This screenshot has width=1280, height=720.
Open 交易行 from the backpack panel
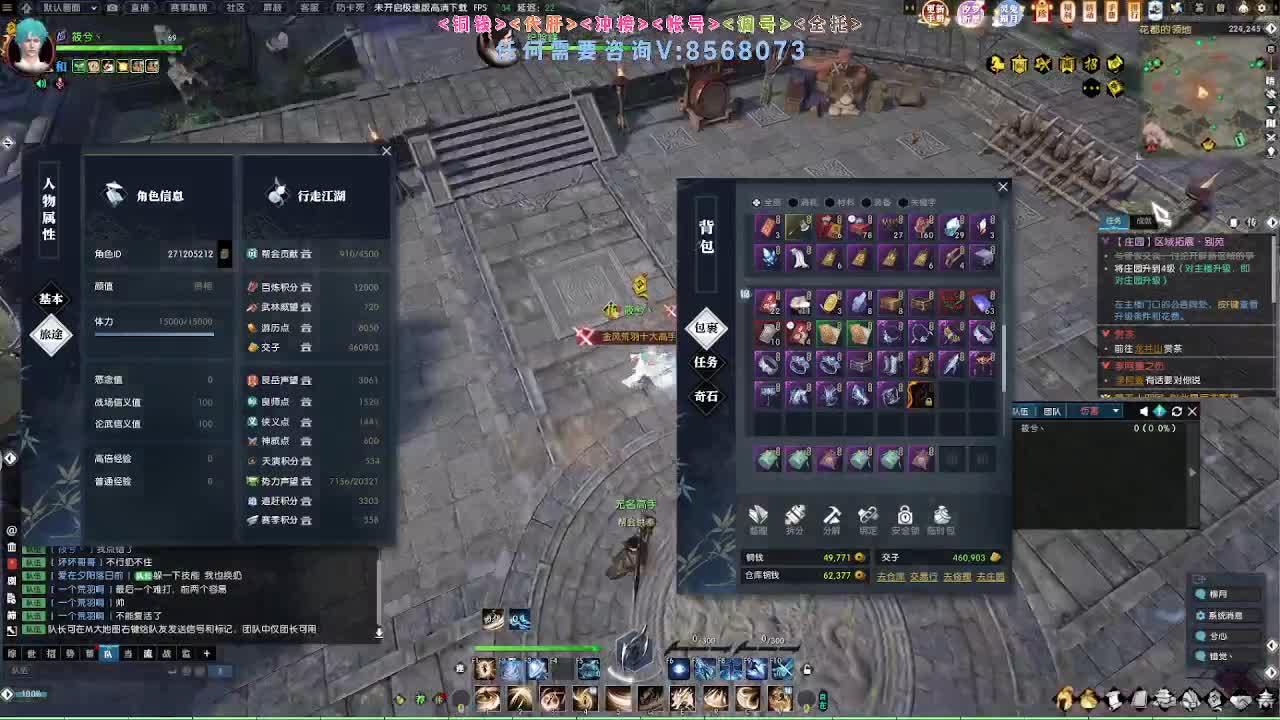924,576
